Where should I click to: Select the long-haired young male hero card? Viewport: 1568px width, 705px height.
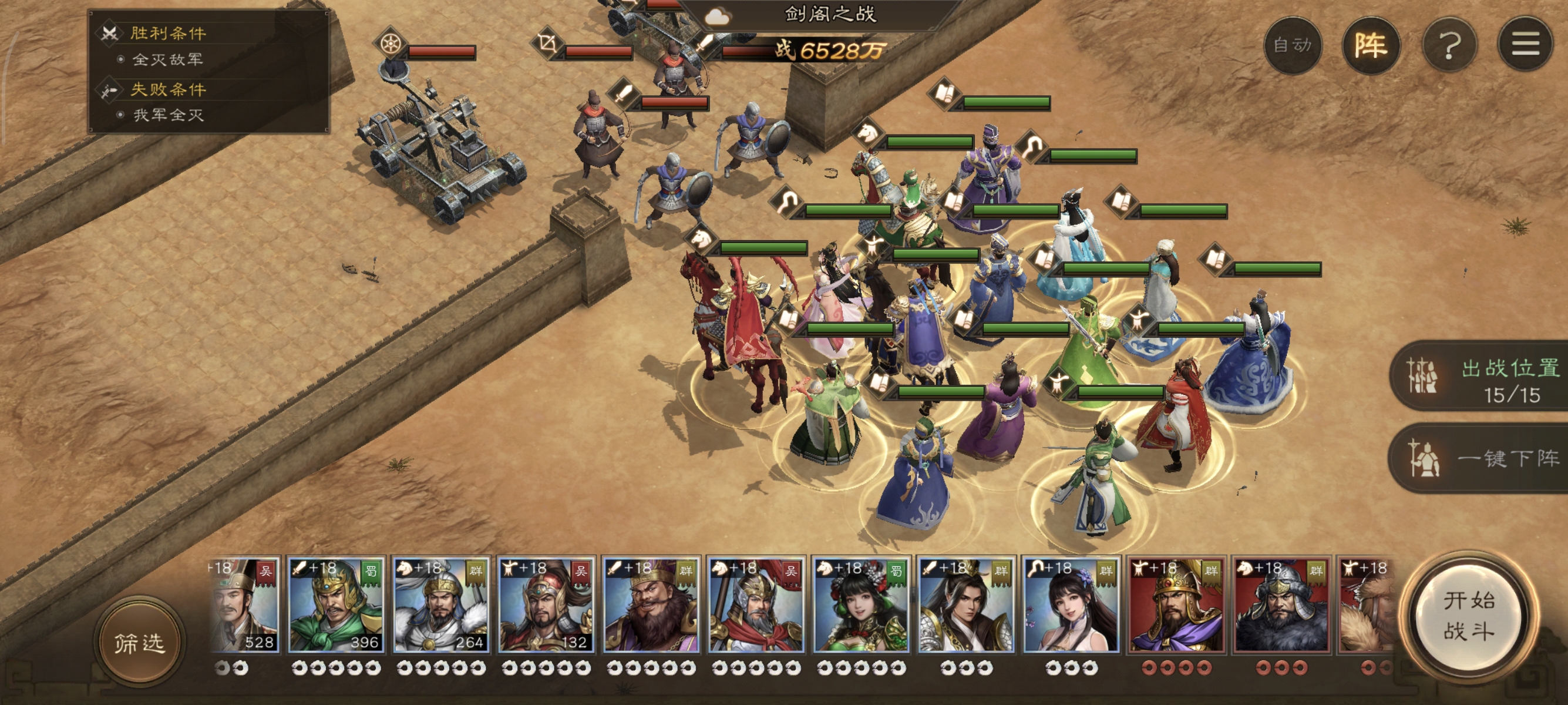[x=966, y=605]
